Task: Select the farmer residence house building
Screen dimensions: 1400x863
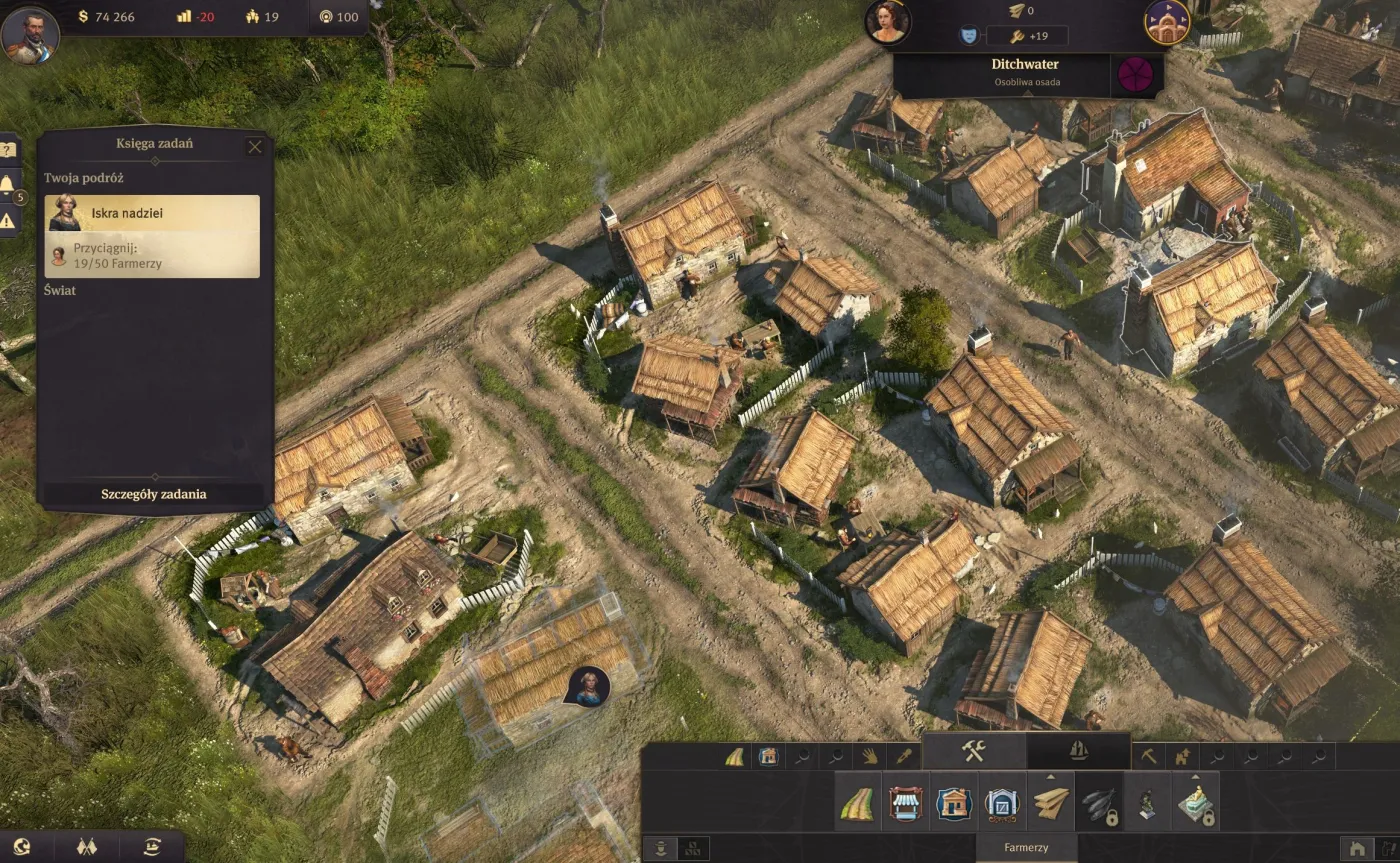Action: (954, 803)
